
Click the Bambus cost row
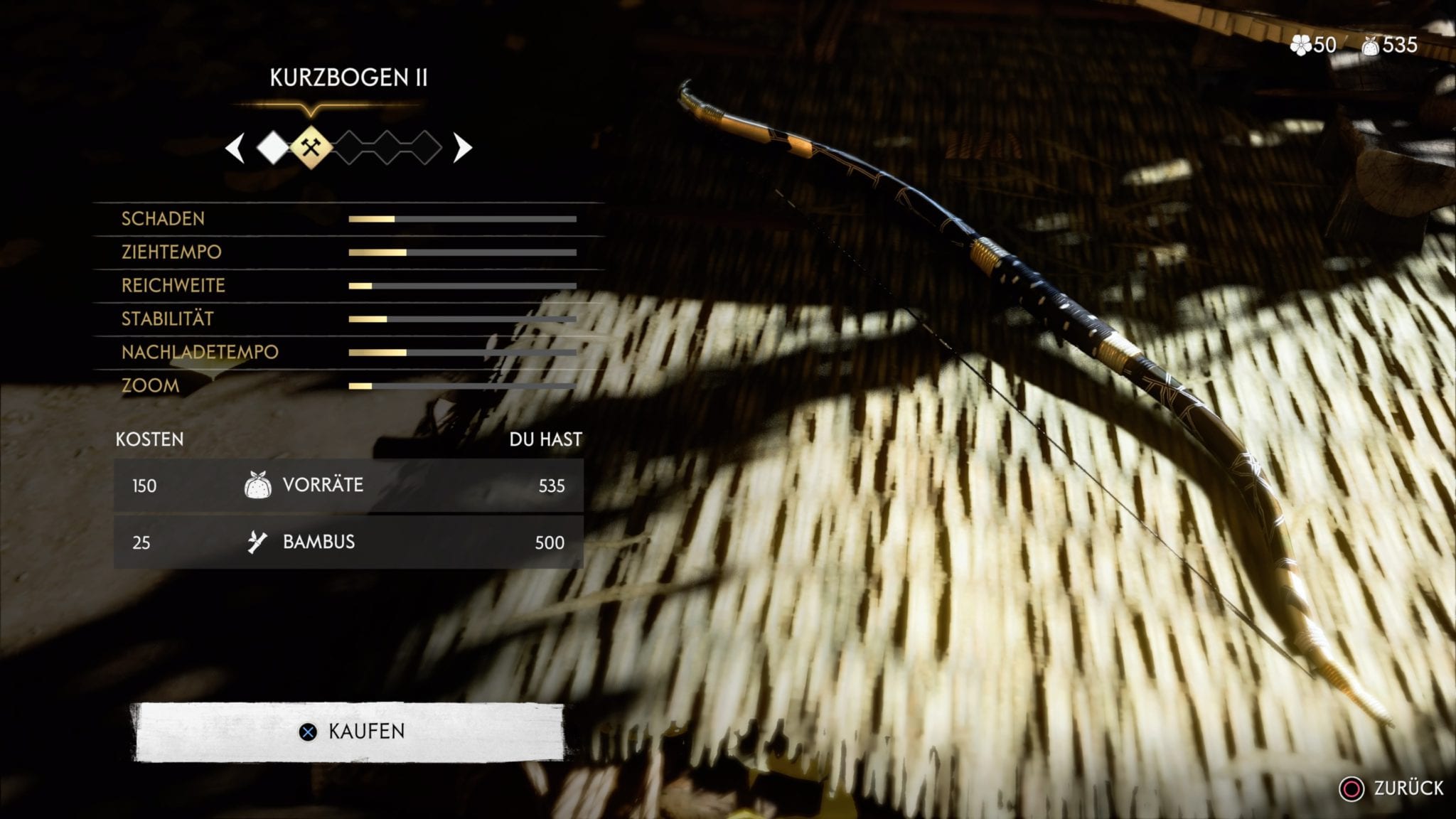click(348, 542)
